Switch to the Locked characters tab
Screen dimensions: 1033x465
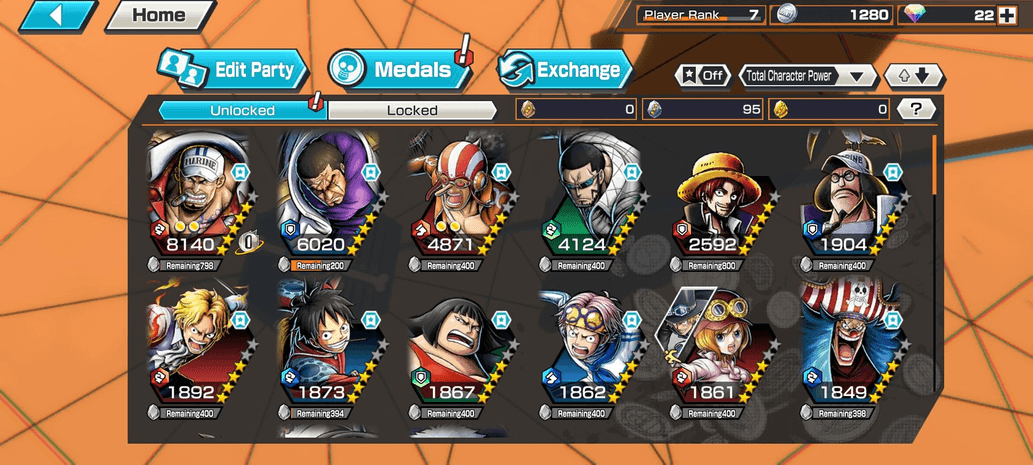coord(412,110)
